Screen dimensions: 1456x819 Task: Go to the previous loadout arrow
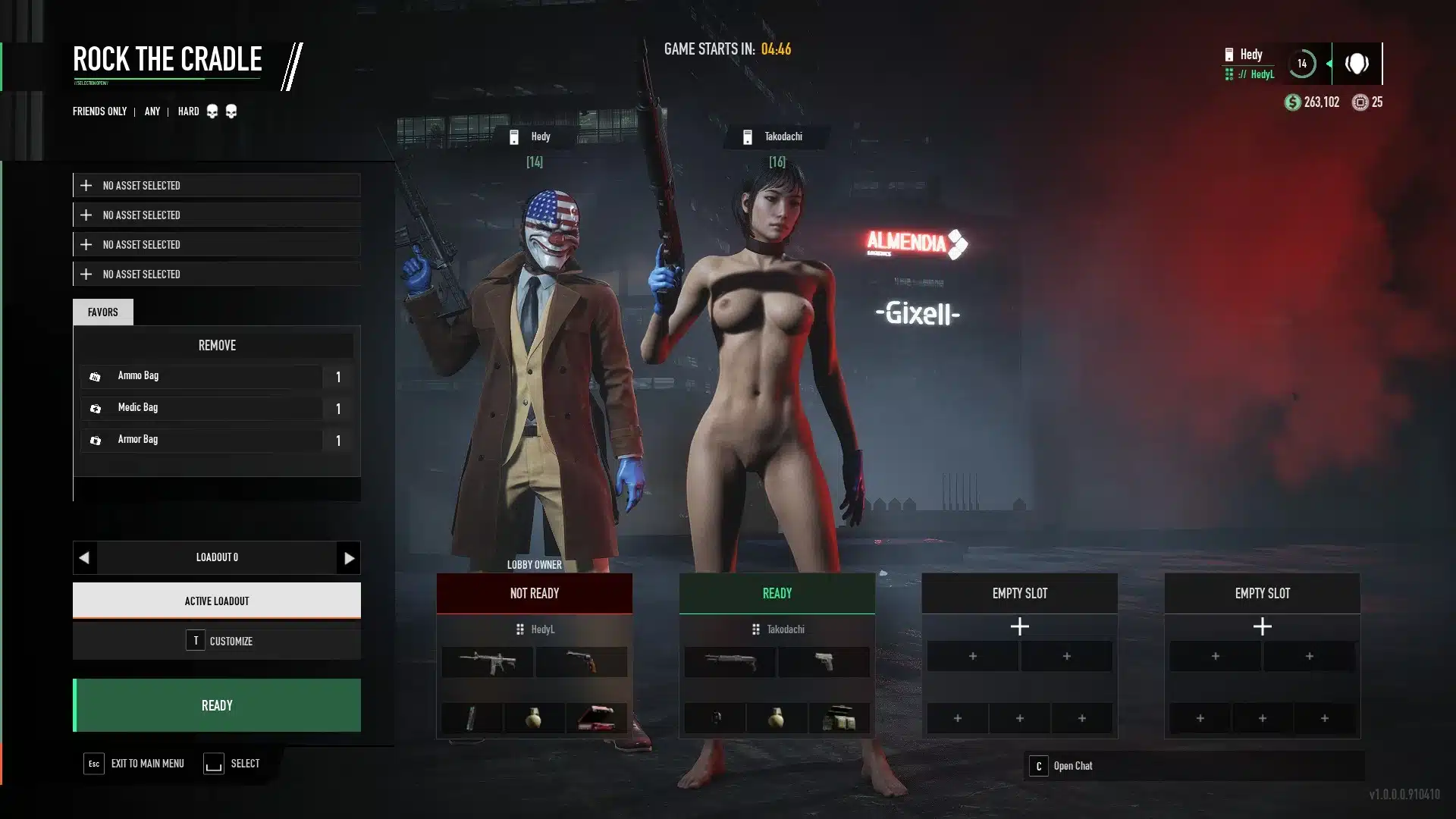coord(84,558)
